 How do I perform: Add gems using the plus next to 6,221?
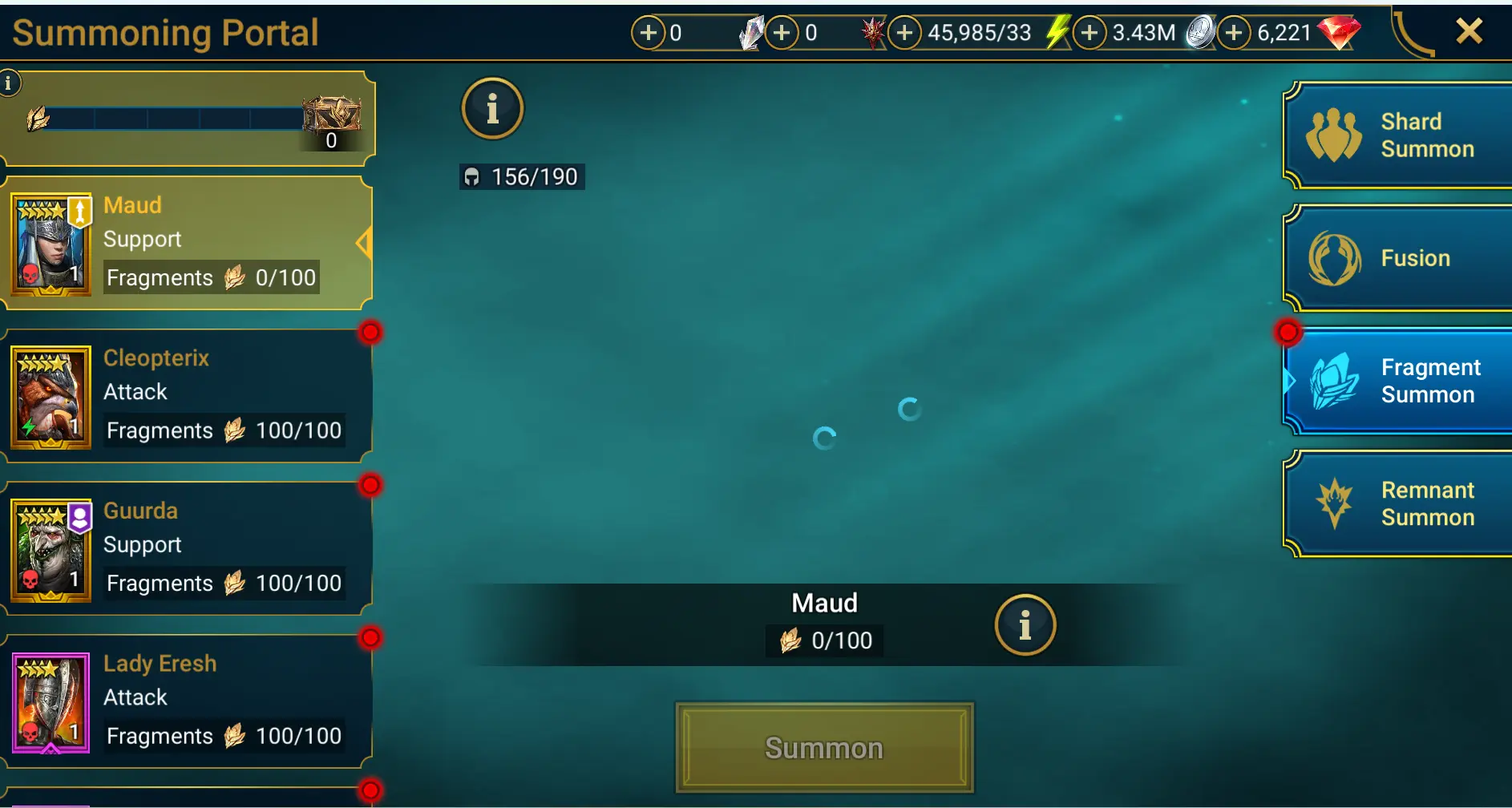(1233, 33)
